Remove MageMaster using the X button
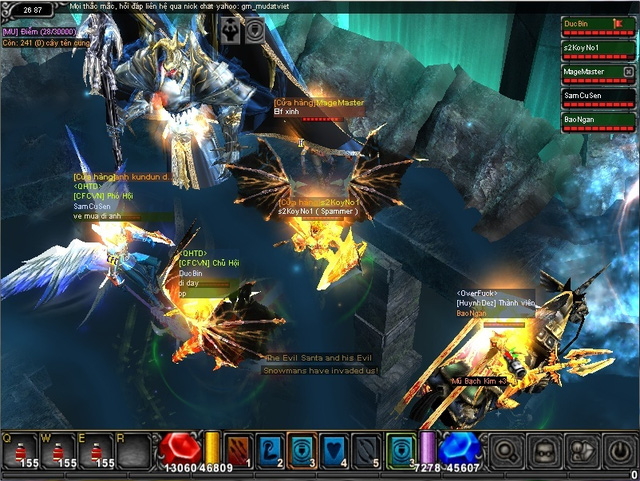The width and height of the screenshot is (640, 481). tap(628, 72)
